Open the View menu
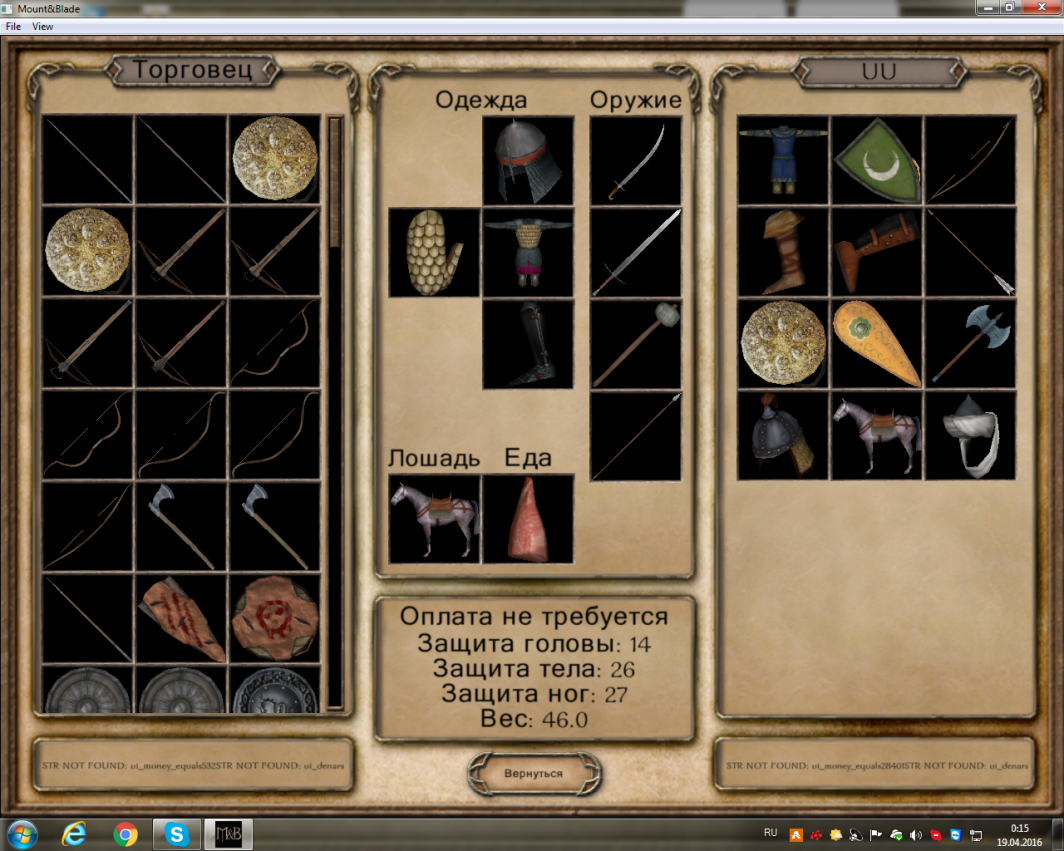 (42, 27)
